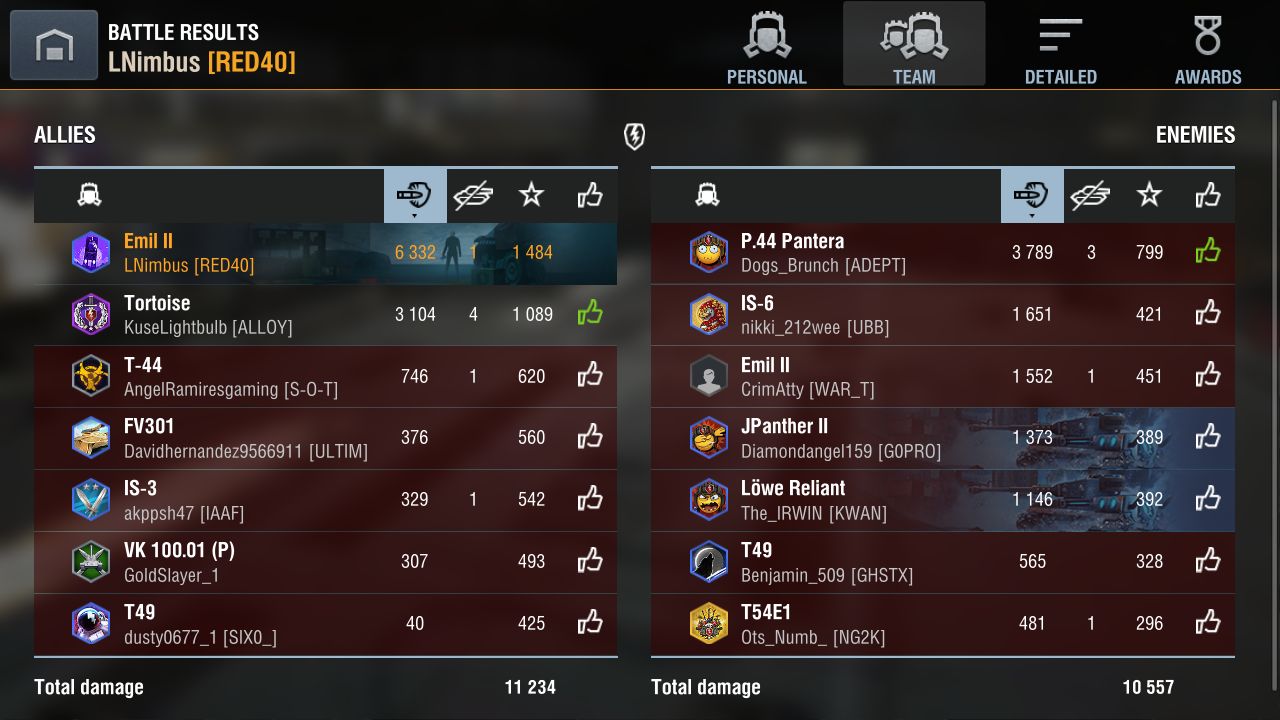Select the damage column gun icon in allies table
1280x720 pixels.
414,194
